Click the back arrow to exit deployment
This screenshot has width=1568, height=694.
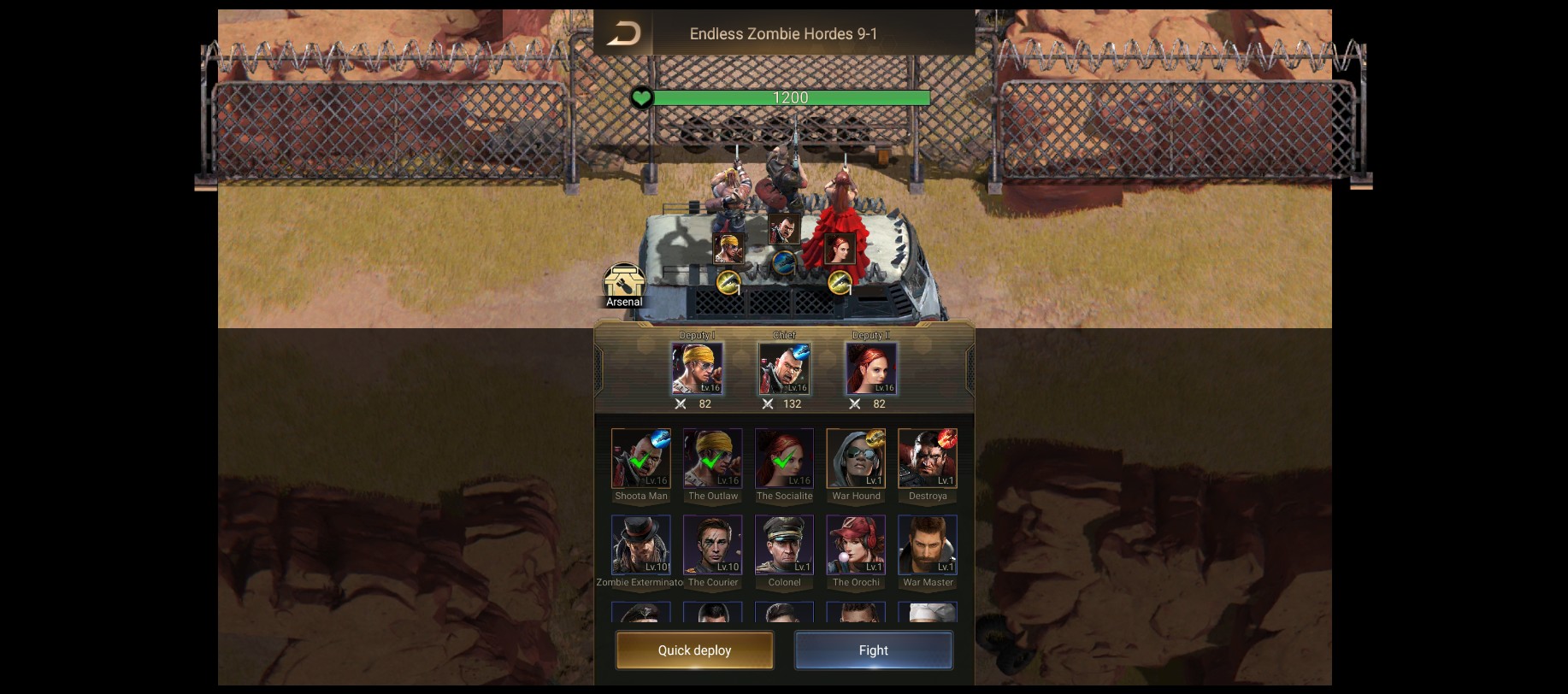(623, 33)
